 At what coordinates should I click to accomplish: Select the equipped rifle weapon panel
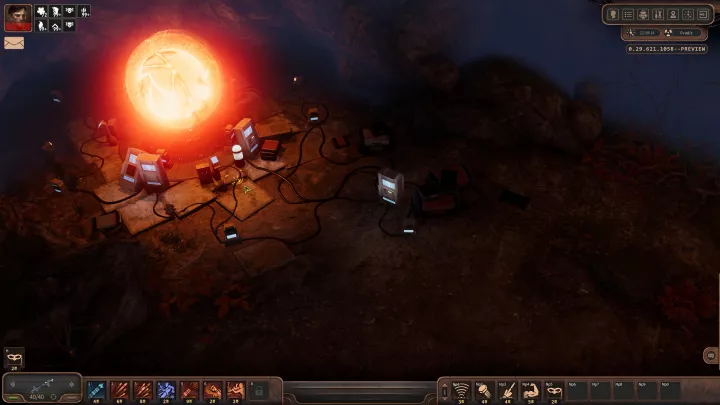41,387
